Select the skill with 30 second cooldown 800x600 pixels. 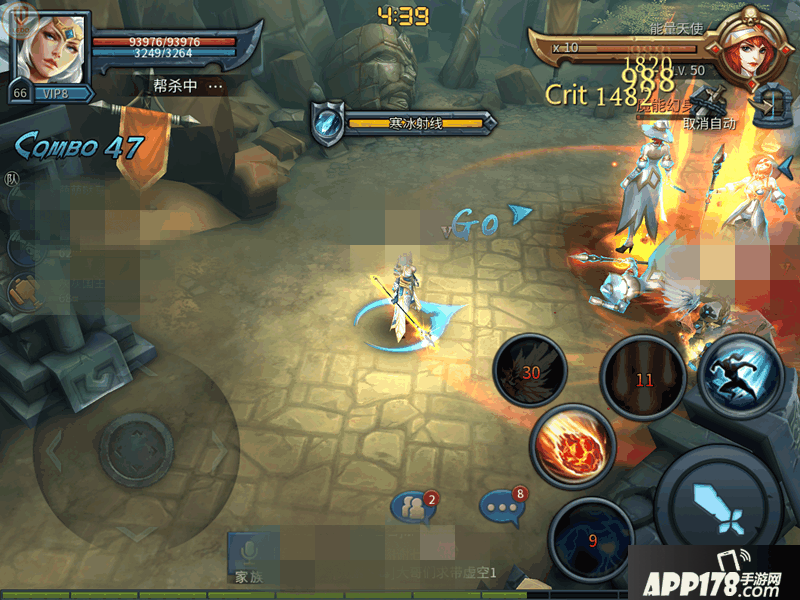pos(529,371)
